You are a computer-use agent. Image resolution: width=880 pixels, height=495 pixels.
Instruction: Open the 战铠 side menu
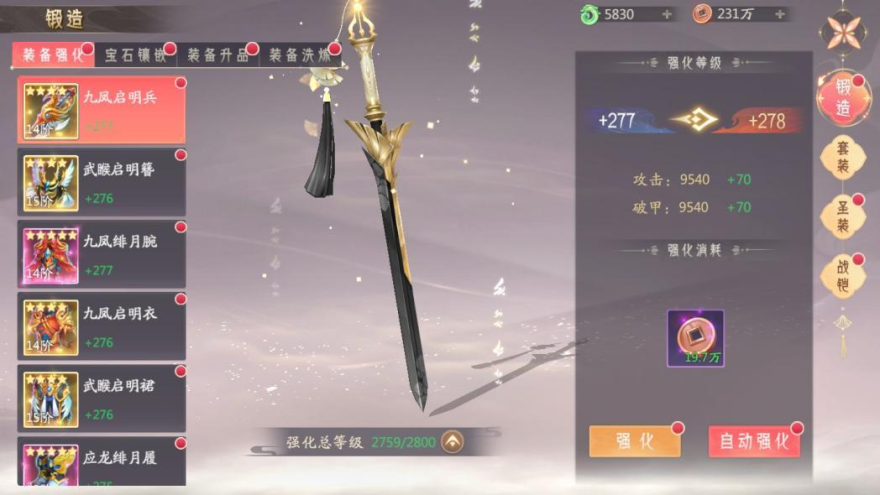click(x=842, y=276)
